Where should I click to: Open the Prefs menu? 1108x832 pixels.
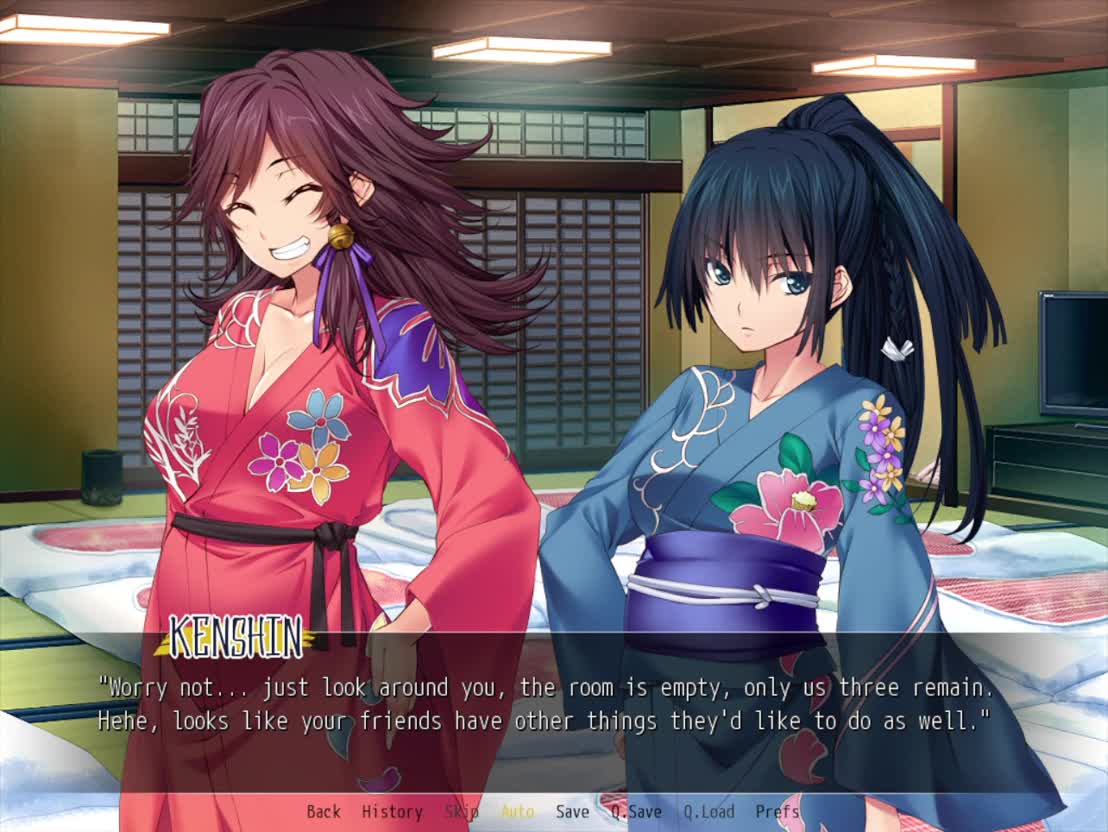(x=777, y=812)
